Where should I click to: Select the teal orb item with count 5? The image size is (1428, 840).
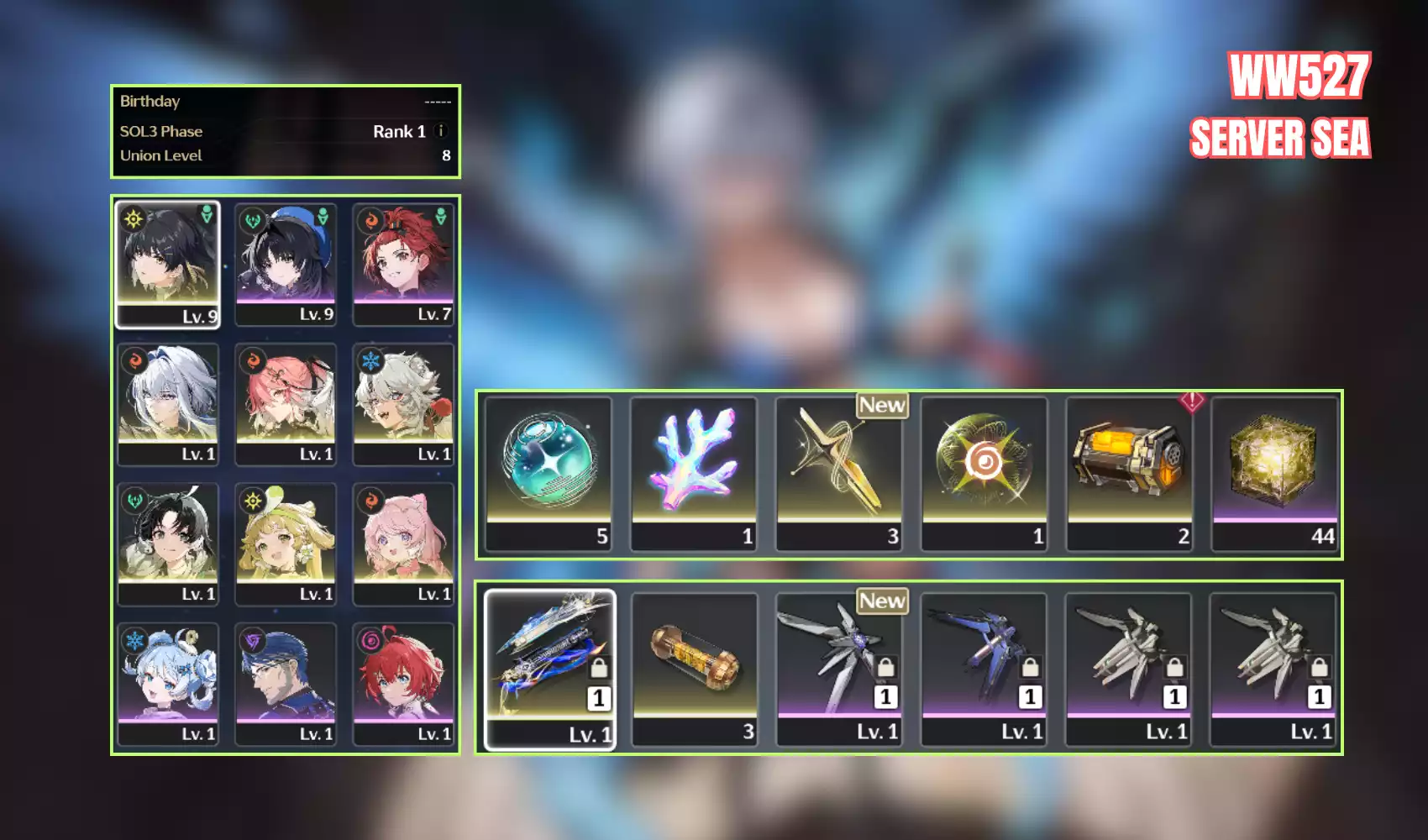(x=549, y=474)
